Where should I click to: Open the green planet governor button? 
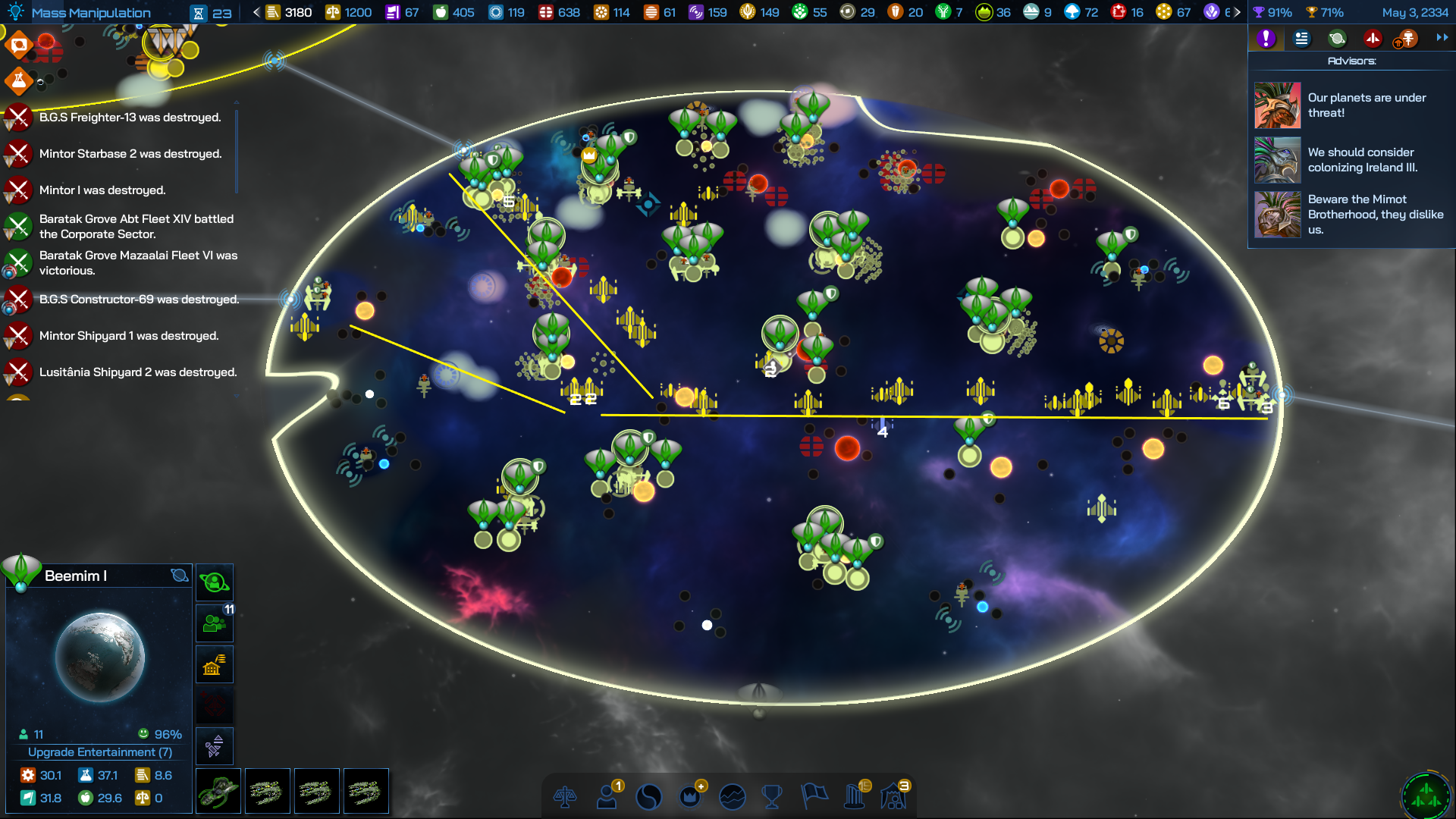[x=215, y=583]
